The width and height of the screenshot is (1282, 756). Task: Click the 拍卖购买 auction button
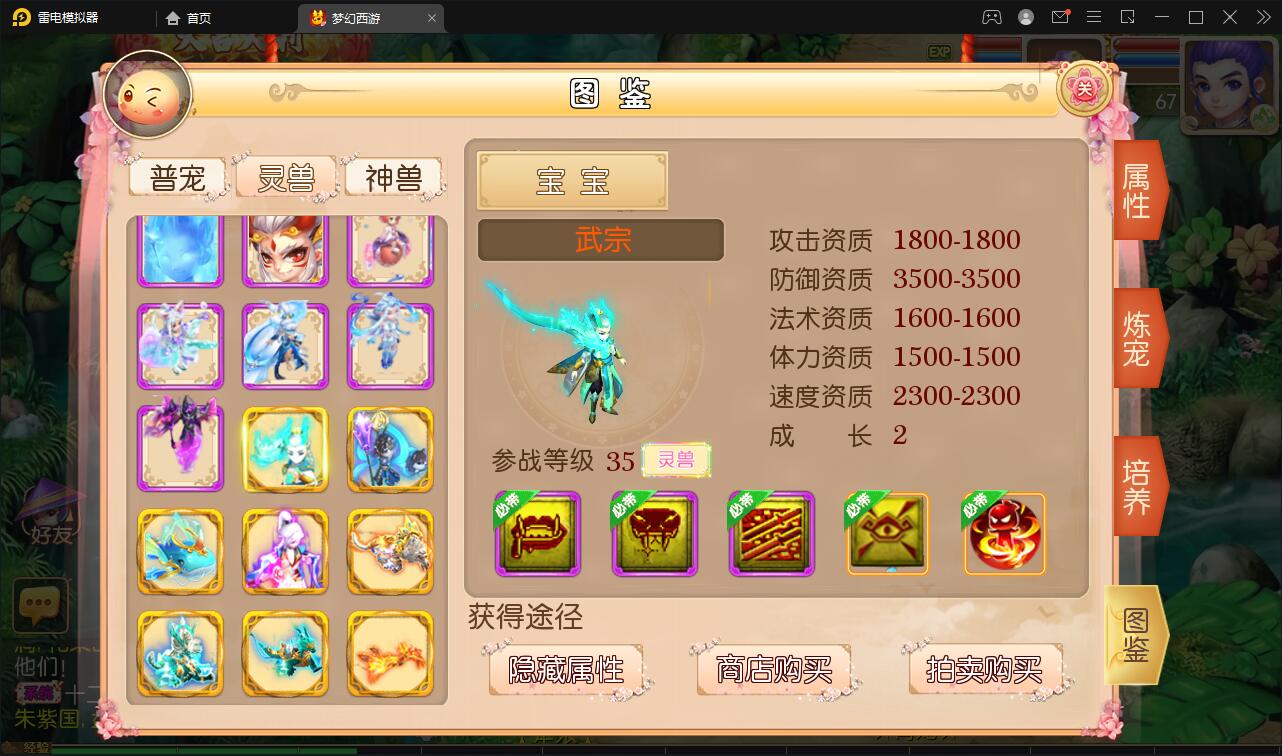click(x=984, y=670)
